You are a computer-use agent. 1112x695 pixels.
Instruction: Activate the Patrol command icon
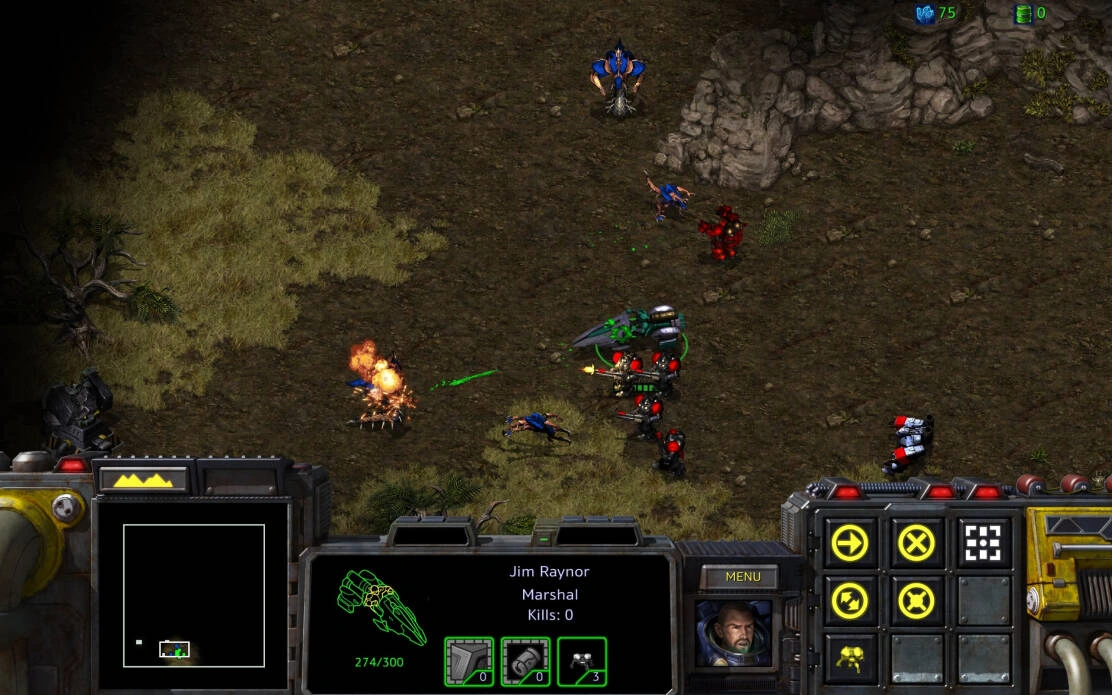[851, 601]
